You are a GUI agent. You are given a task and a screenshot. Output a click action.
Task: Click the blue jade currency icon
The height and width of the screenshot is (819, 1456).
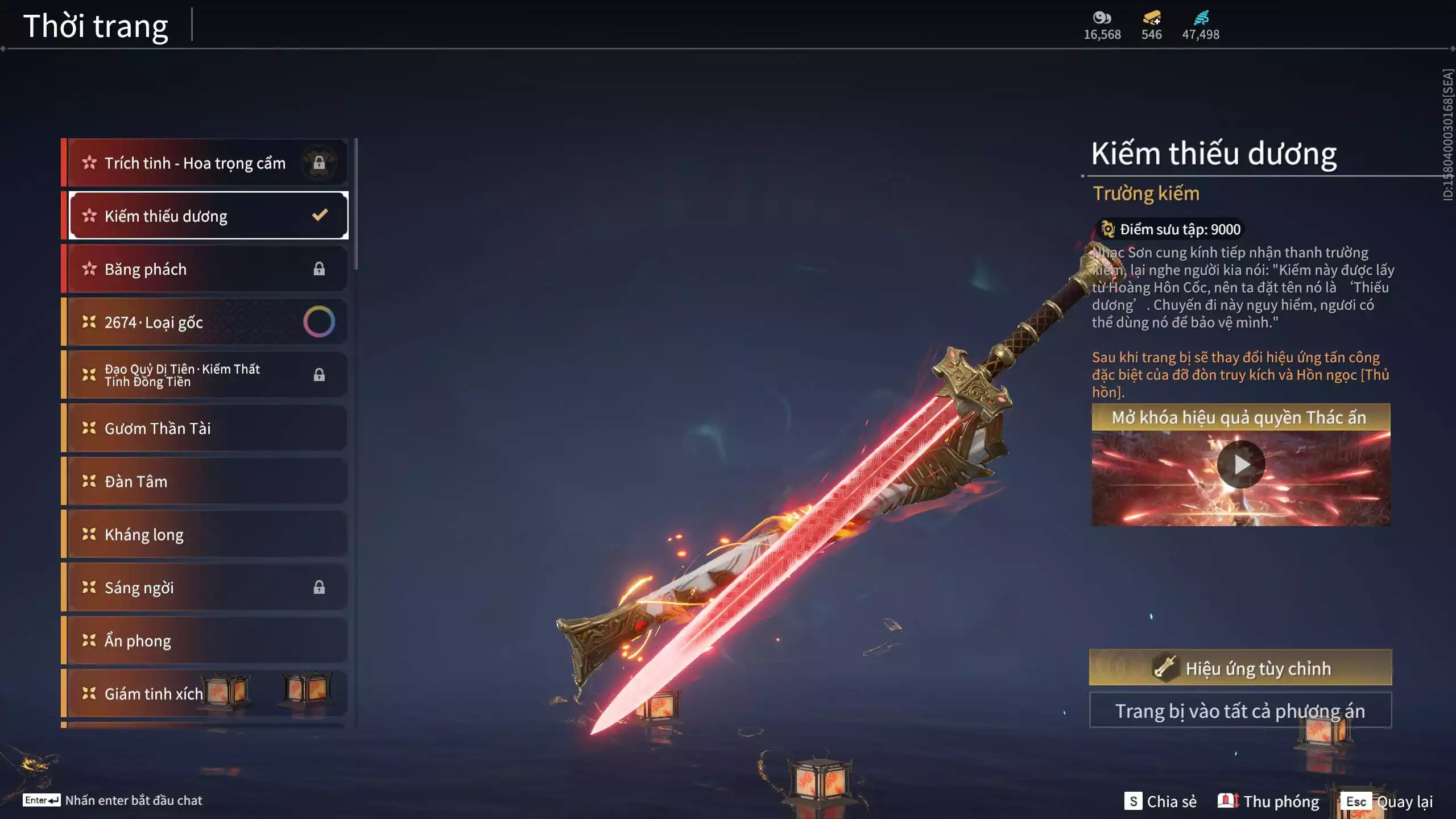(1201, 19)
